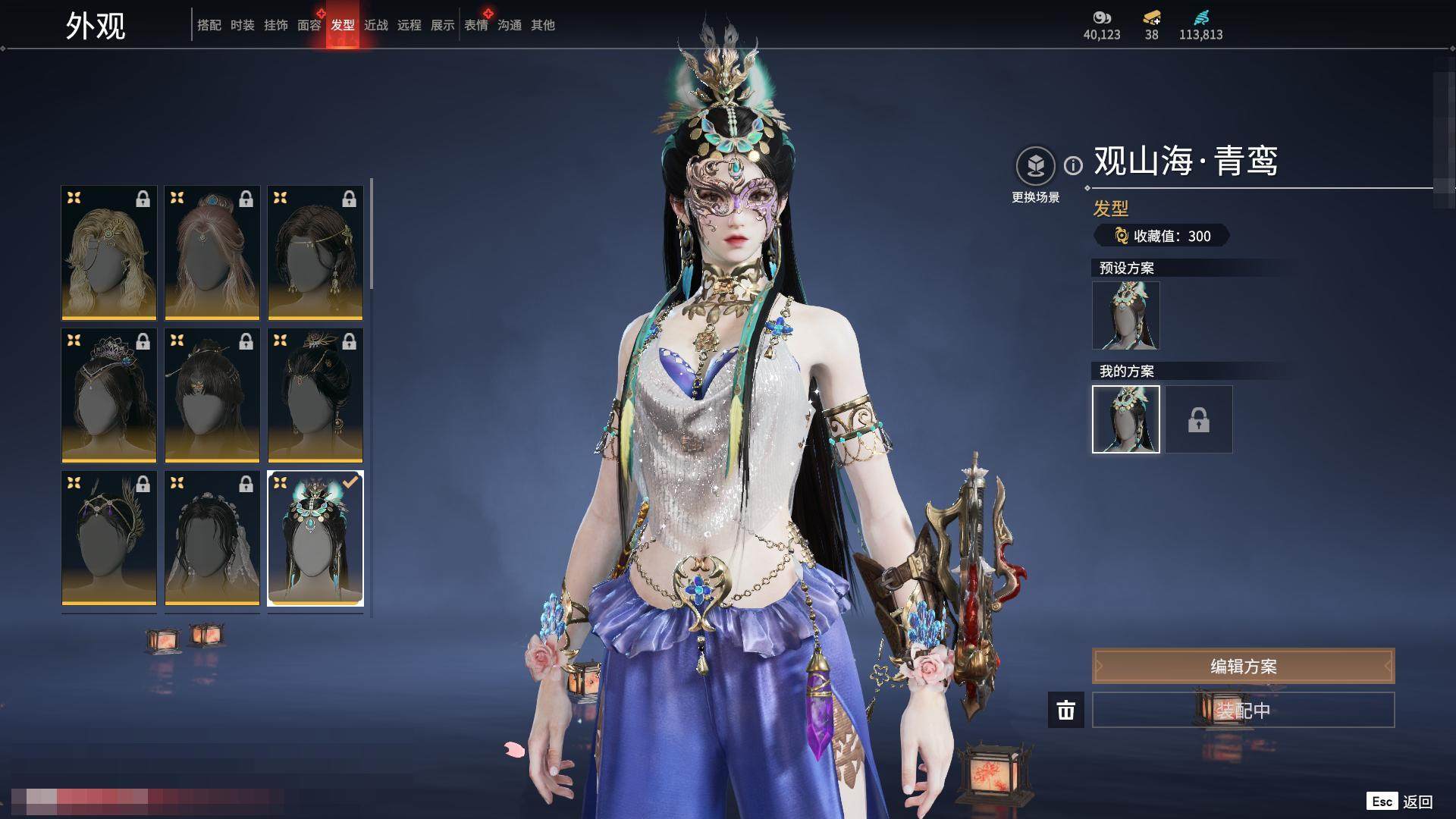Screen dimensions: 1456x819
Task: Open the 时装 outfit tab
Action: 242,25
